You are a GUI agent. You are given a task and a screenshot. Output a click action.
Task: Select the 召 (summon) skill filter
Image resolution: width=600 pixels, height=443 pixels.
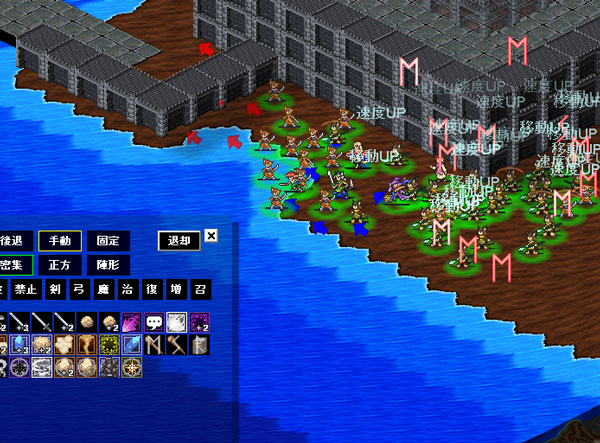click(202, 290)
